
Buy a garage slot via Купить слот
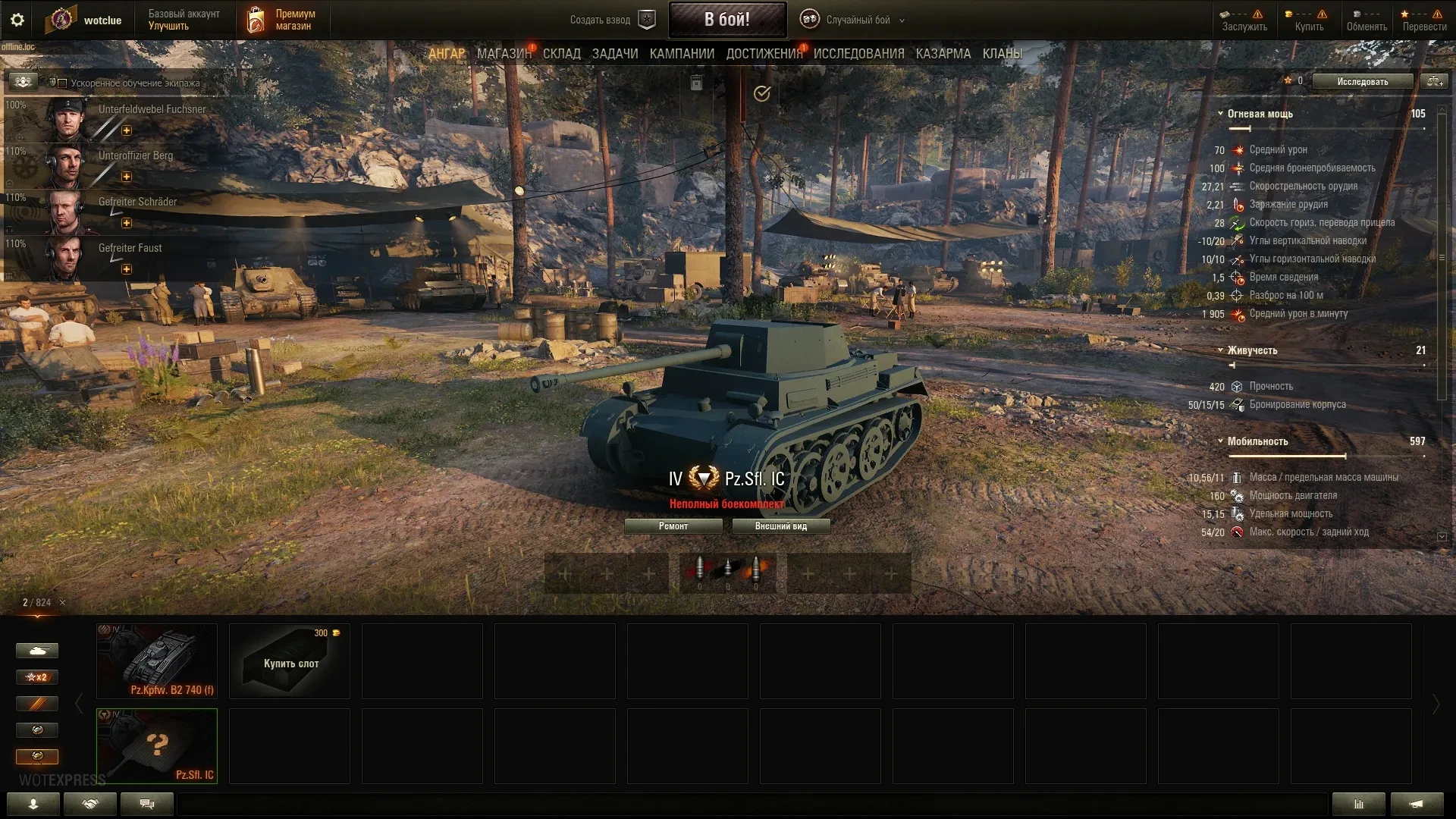(290, 661)
